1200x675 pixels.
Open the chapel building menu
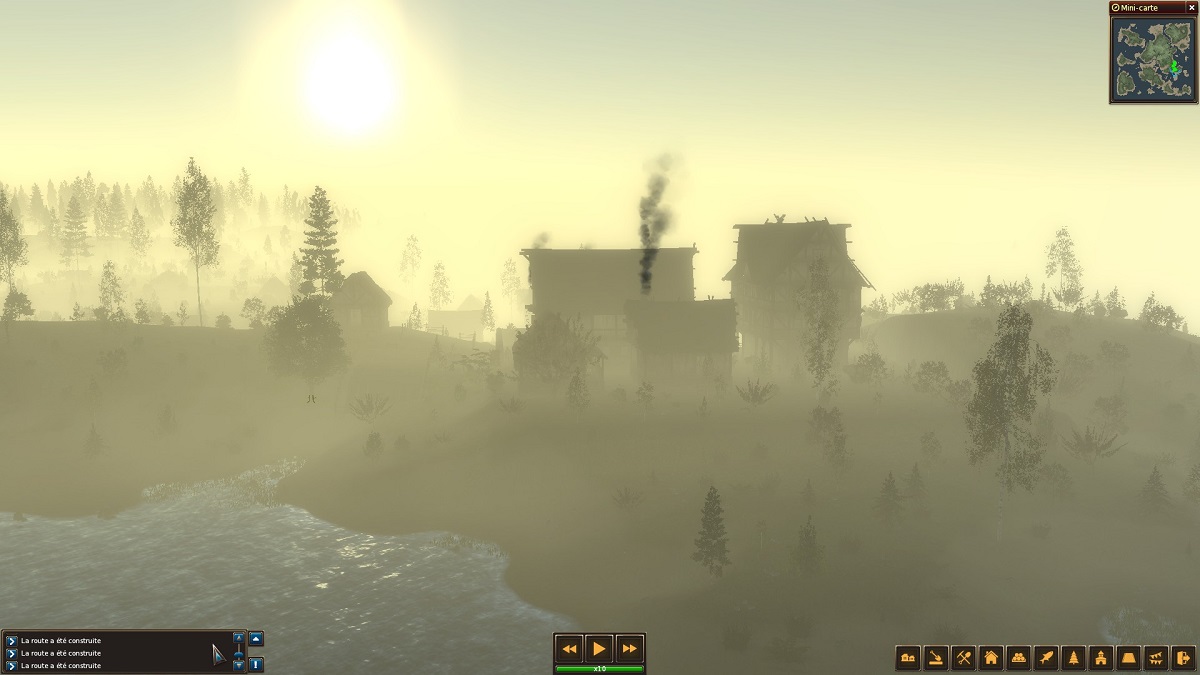[1101, 658]
